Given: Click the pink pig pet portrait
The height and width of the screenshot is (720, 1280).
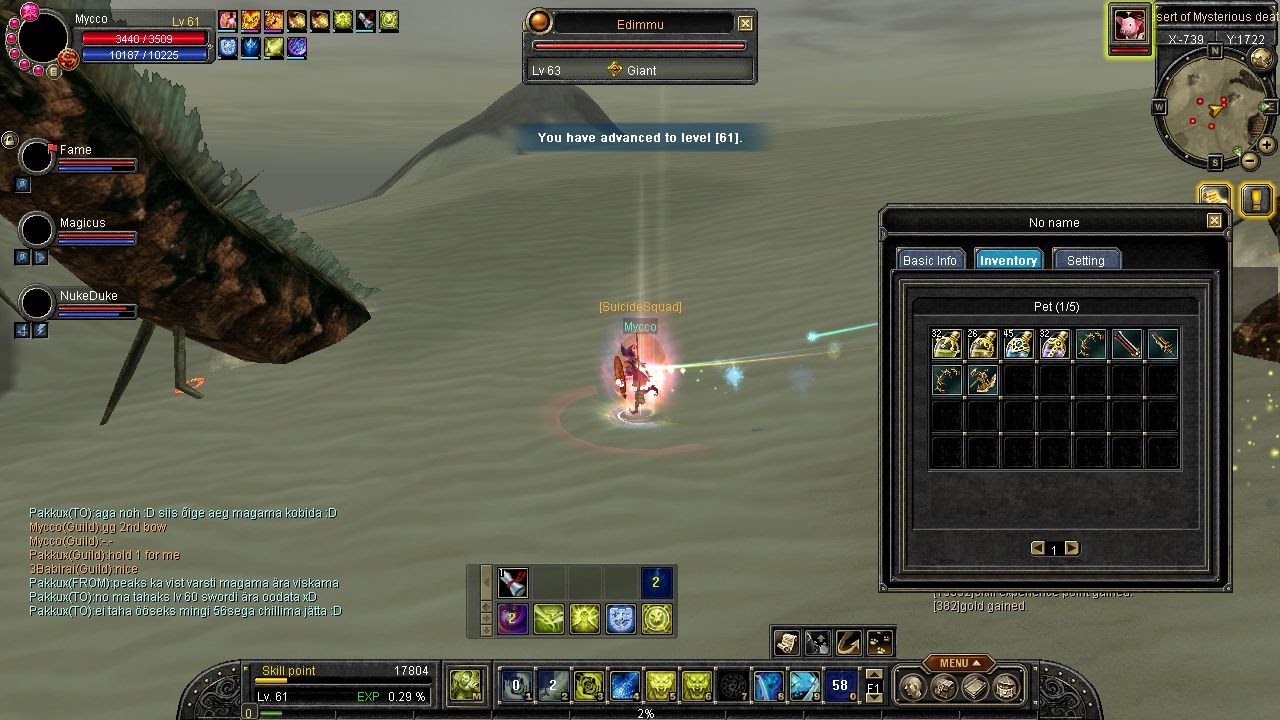Looking at the screenshot, I should 1130,24.
